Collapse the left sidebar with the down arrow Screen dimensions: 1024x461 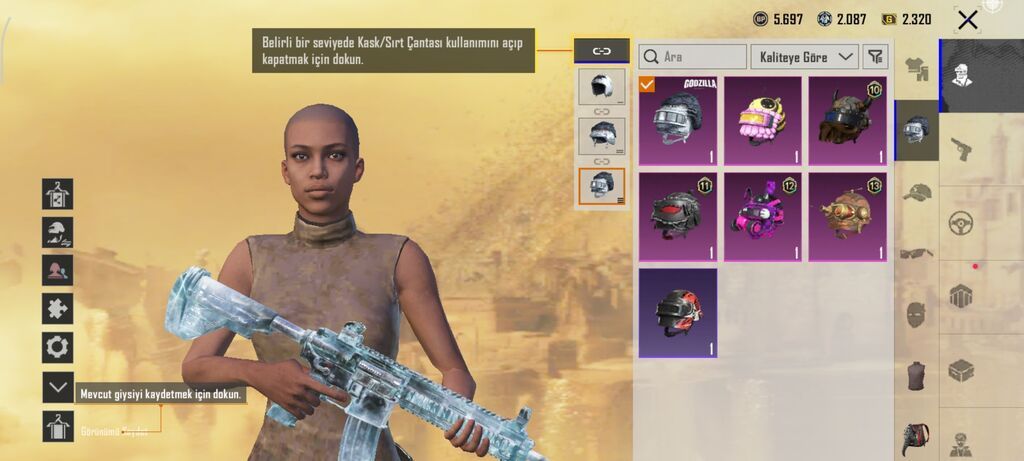click(x=57, y=387)
